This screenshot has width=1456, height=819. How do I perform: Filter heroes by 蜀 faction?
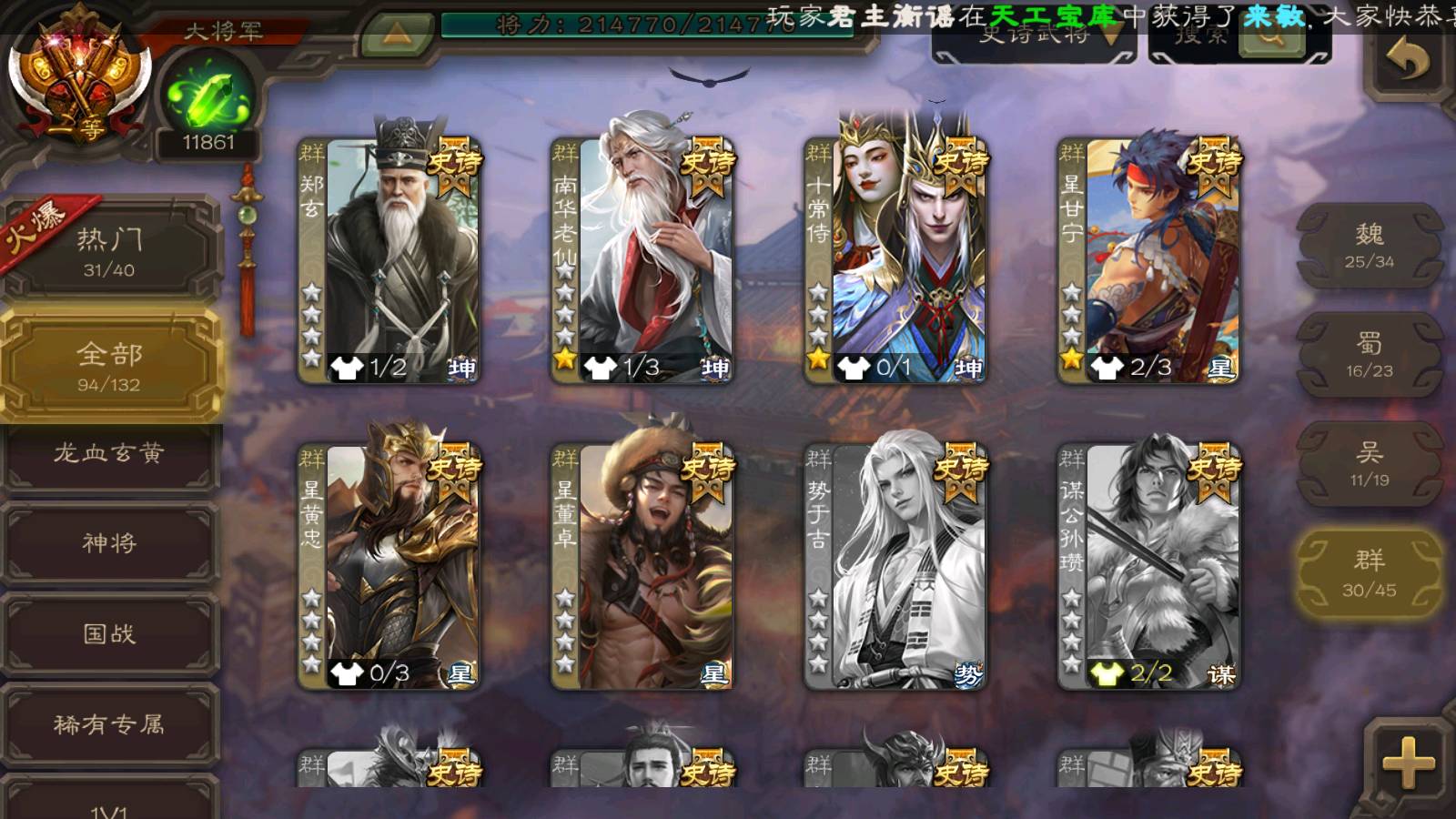(1369, 355)
